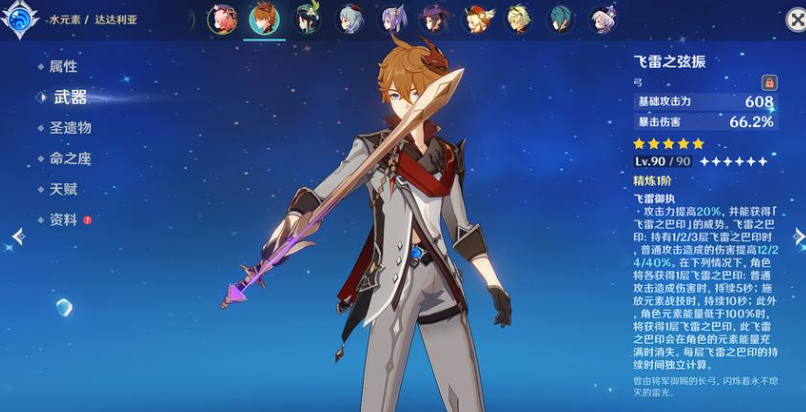Open the 资料 profile page
806x412 pixels.
62,219
